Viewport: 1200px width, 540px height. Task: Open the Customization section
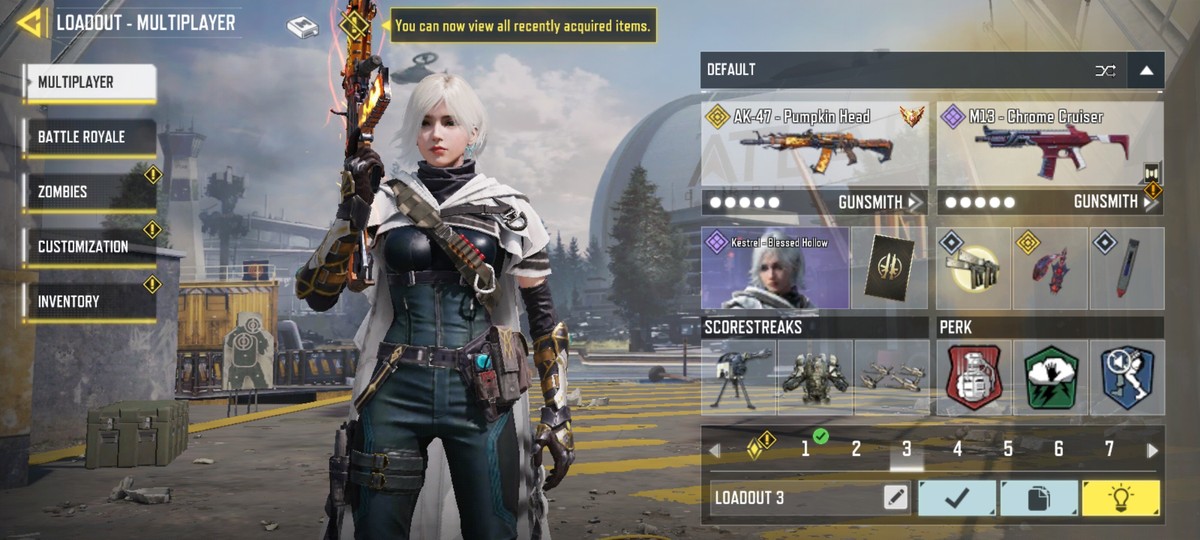pyautogui.click(x=89, y=247)
